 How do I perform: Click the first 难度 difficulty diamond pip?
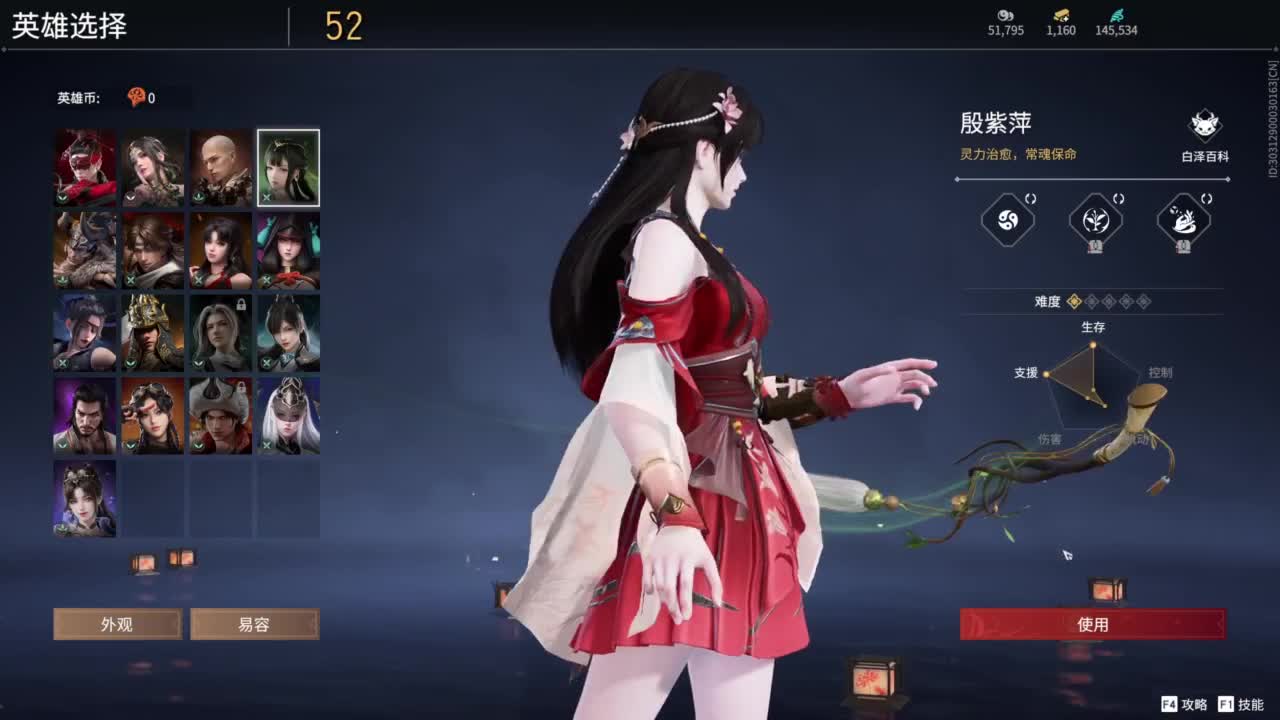1073,301
